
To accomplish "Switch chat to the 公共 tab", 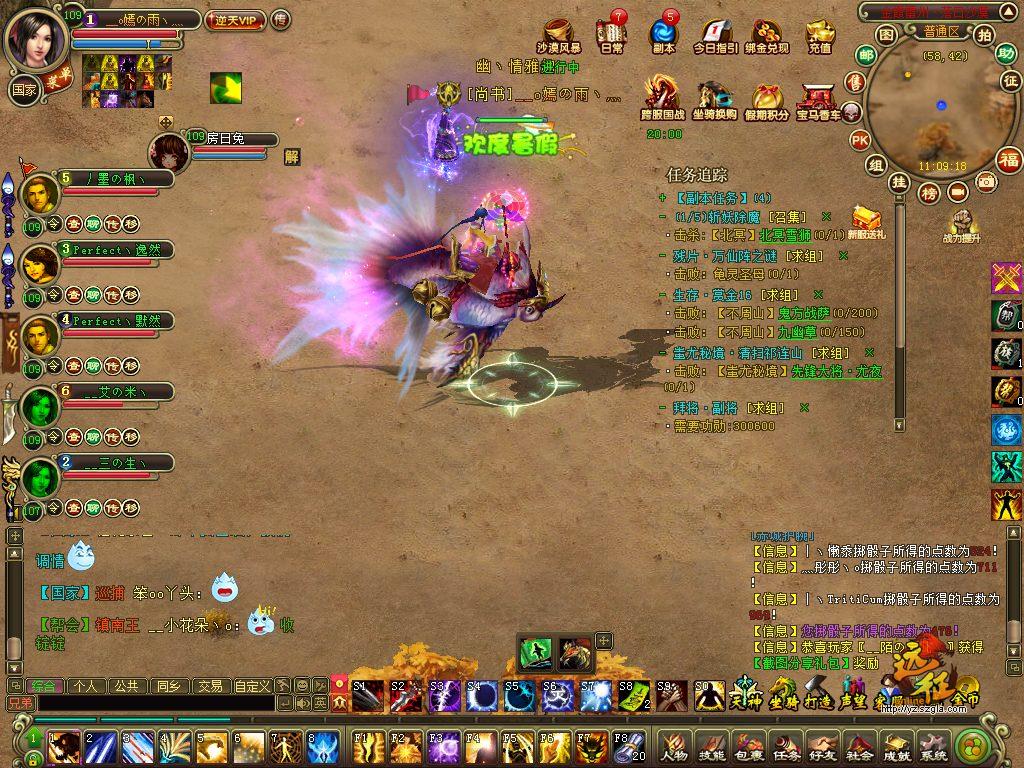I will click(x=125, y=686).
